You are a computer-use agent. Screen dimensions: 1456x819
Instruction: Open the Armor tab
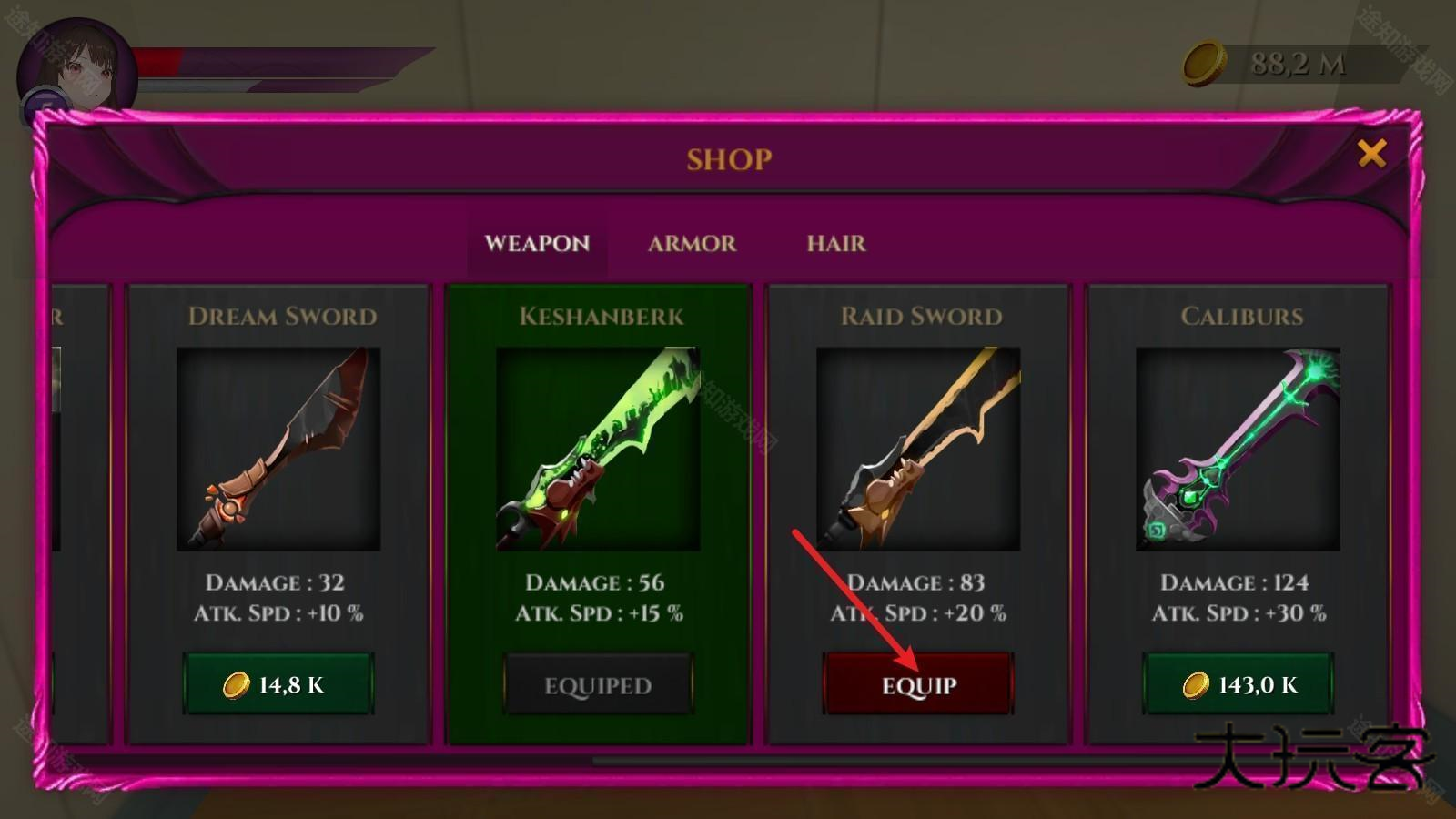pos(692,244)
